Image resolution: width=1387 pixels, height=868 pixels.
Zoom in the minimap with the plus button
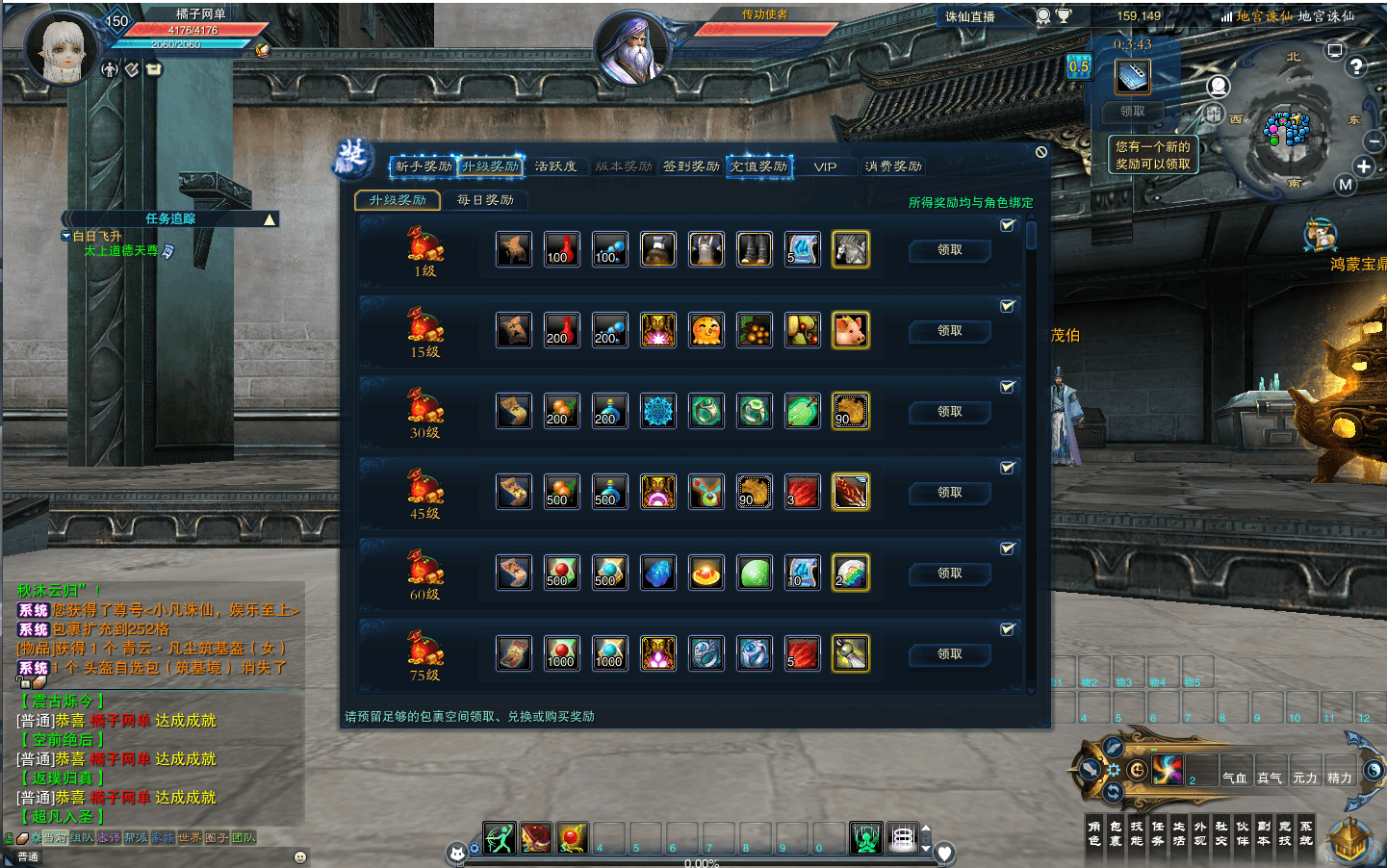click(x=1363, y=166)
